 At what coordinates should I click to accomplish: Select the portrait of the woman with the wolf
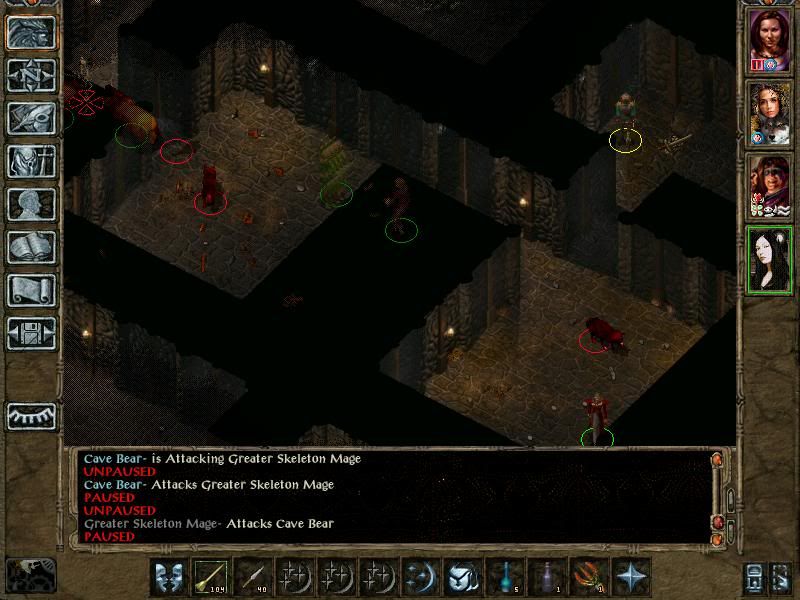click(770, 113)
